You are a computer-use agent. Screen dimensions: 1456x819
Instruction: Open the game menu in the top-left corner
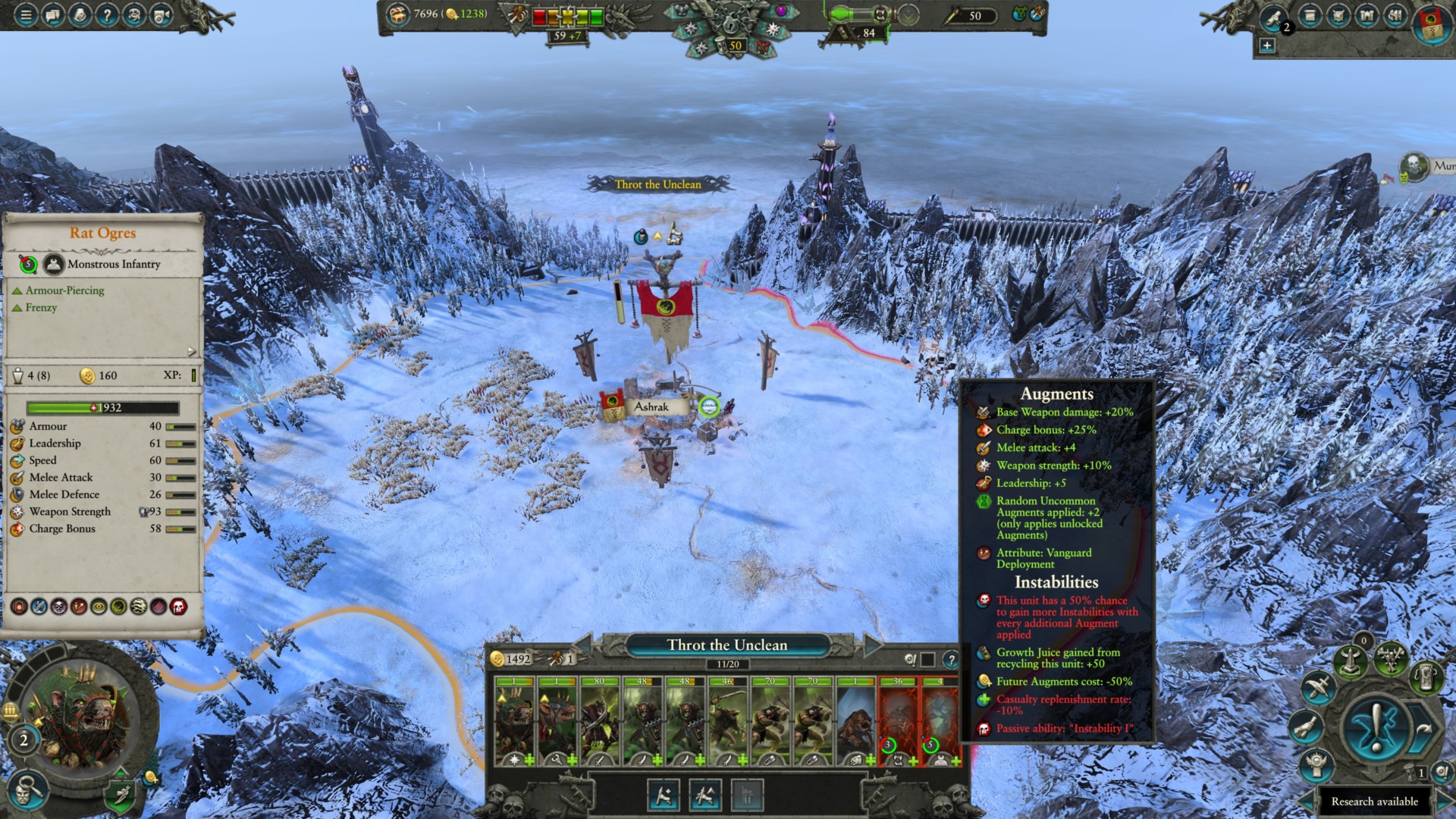(x=25, y=14)
